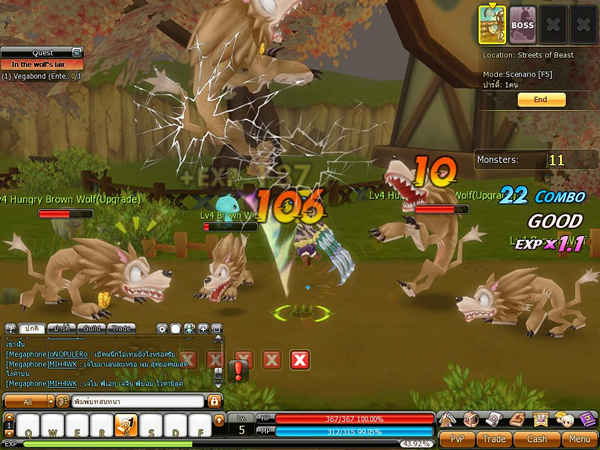Open the treasure chest inventory icon

point(469,418)
